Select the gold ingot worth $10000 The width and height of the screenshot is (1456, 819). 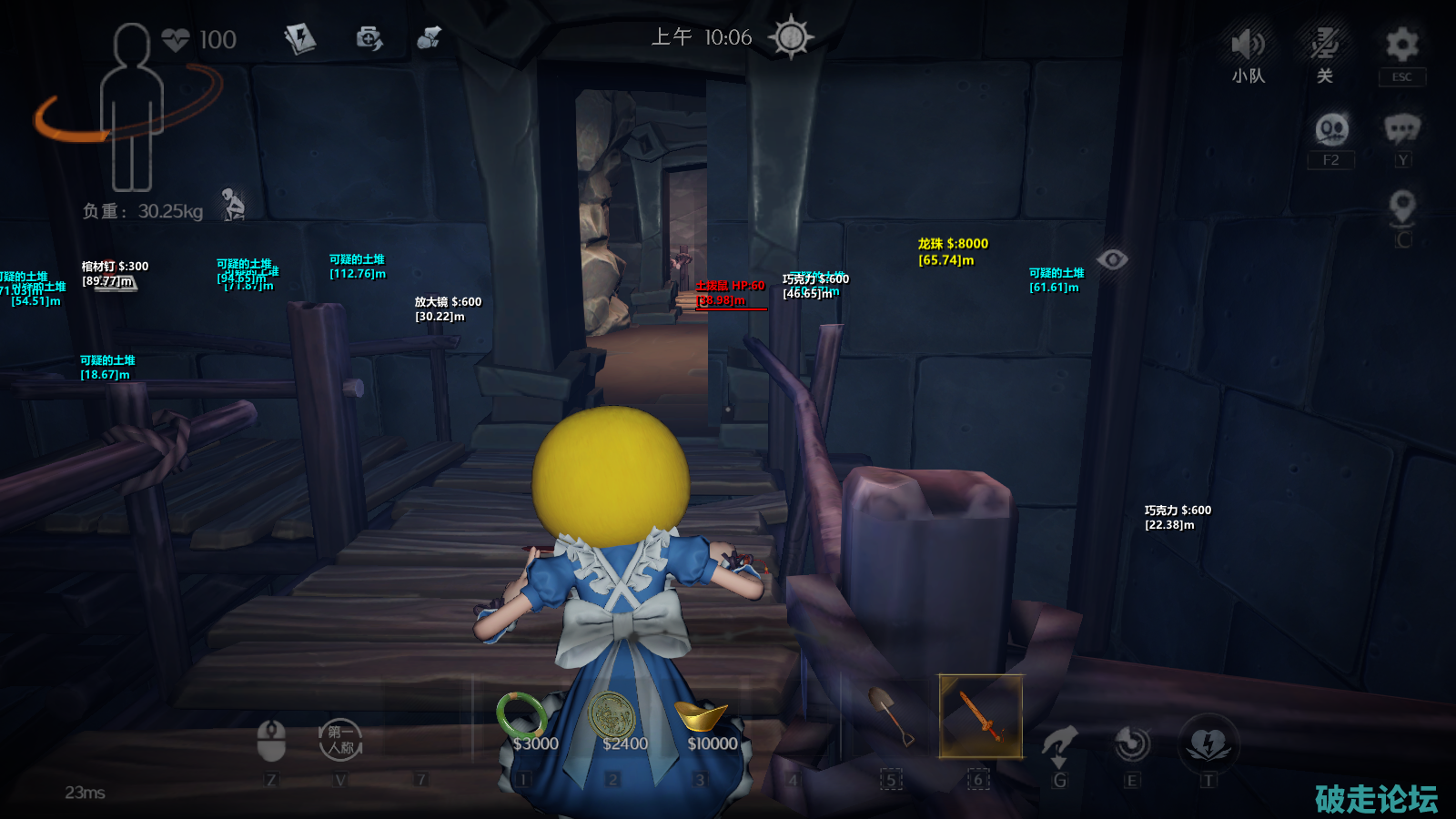(x=701, y=715)
